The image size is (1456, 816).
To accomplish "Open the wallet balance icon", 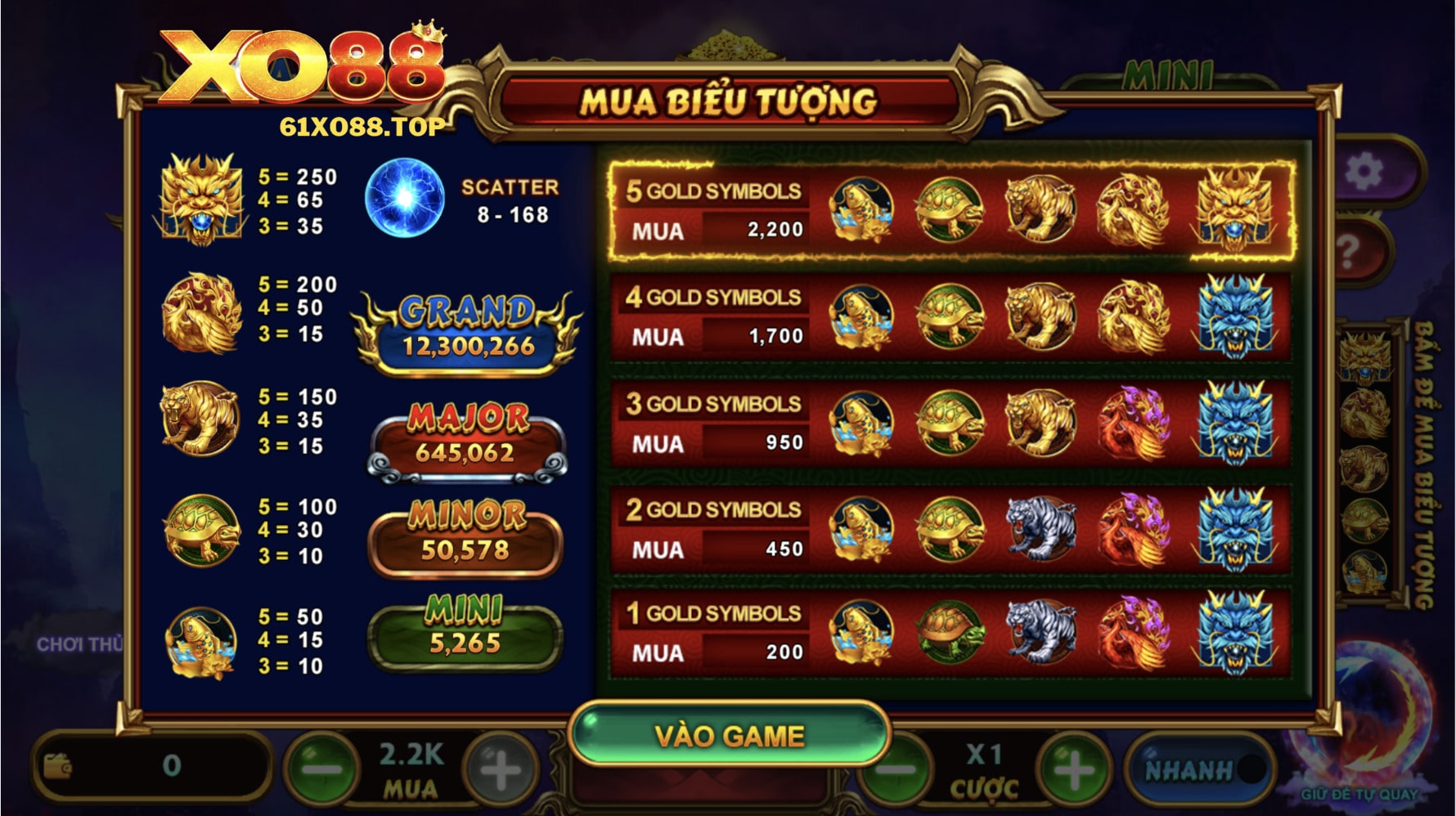I will 57,766.
